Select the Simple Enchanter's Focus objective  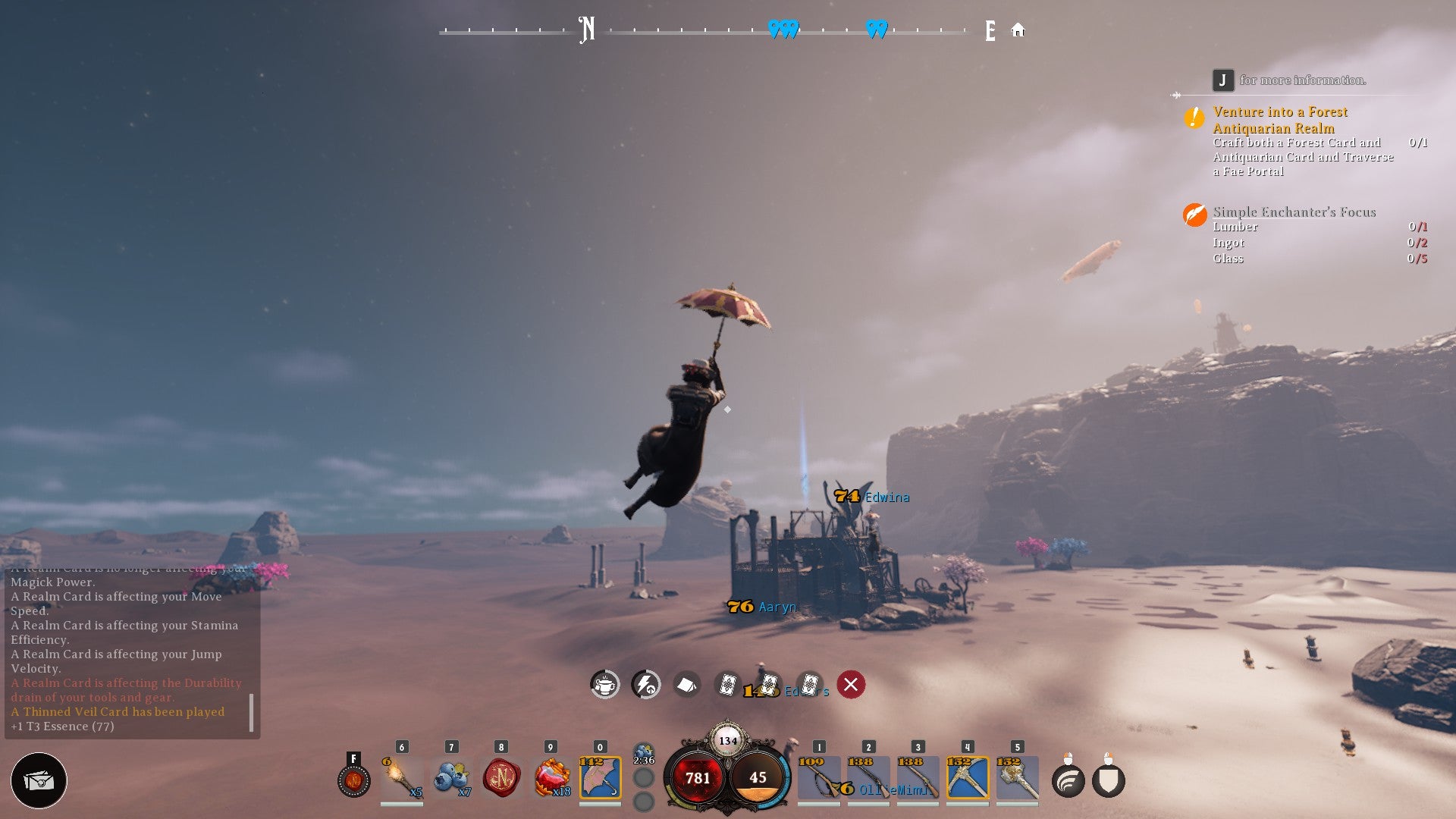1294,212
